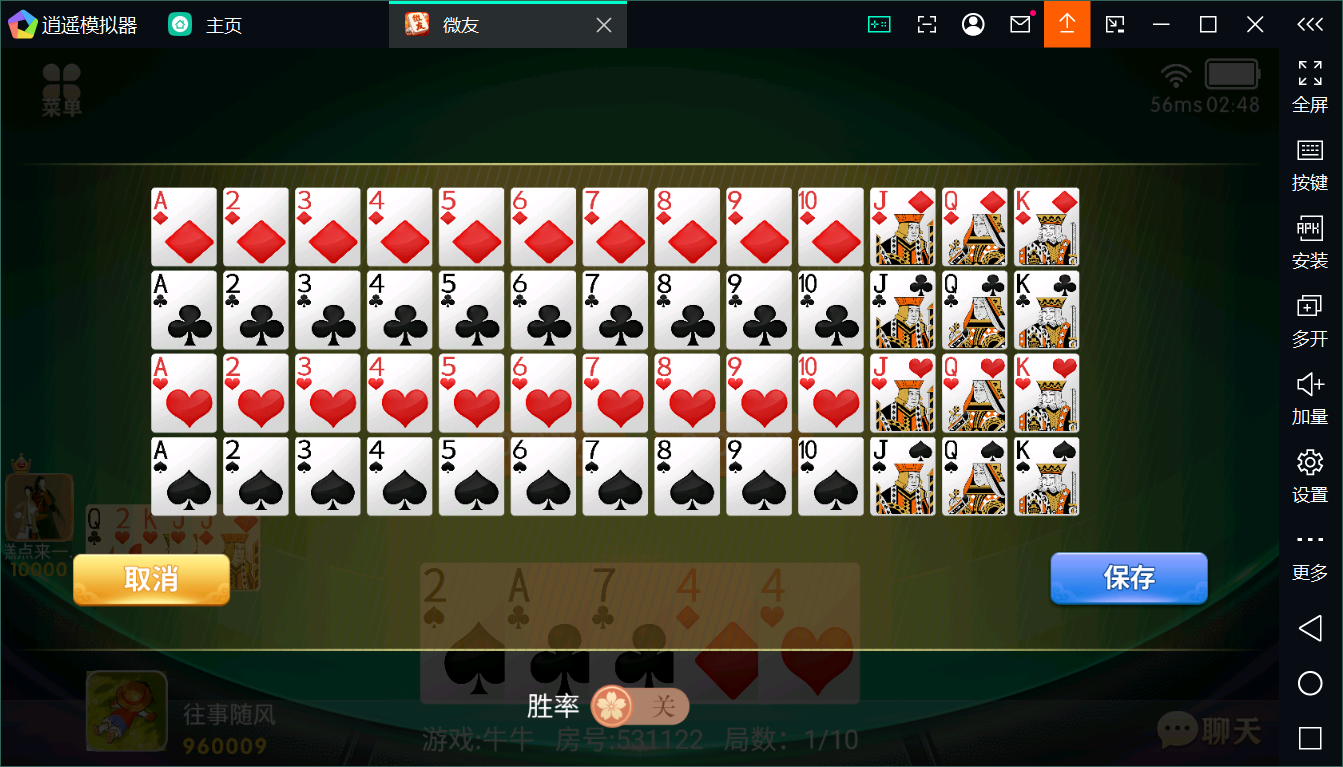Choose the 10 of hearts card
1343x767 pixels.
pos(831,393)
